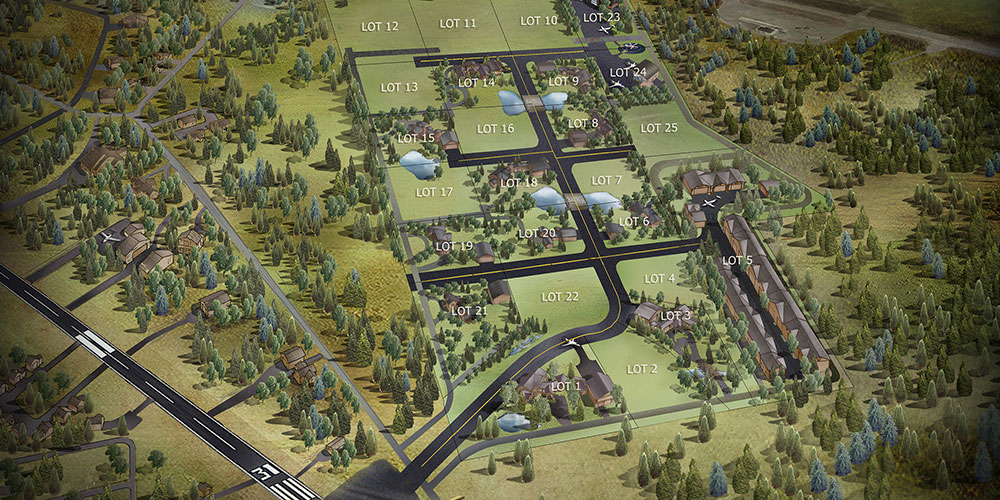Choose the LOT 2 parcel label
The image size is (1000, 500).
(642, 369)
